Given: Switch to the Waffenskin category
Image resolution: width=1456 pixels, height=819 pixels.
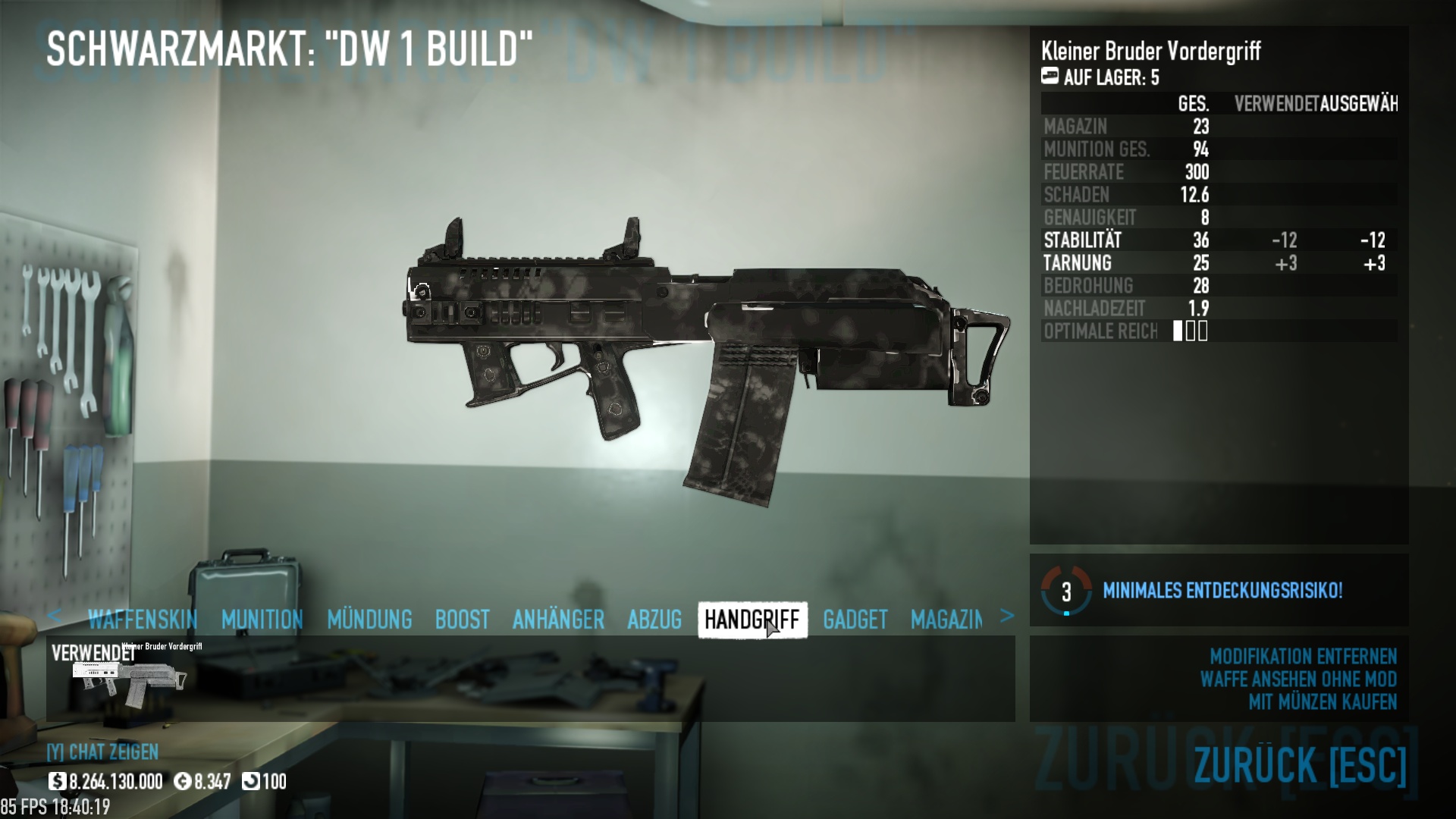Looking at the screenshot, I should click(142, 620).
